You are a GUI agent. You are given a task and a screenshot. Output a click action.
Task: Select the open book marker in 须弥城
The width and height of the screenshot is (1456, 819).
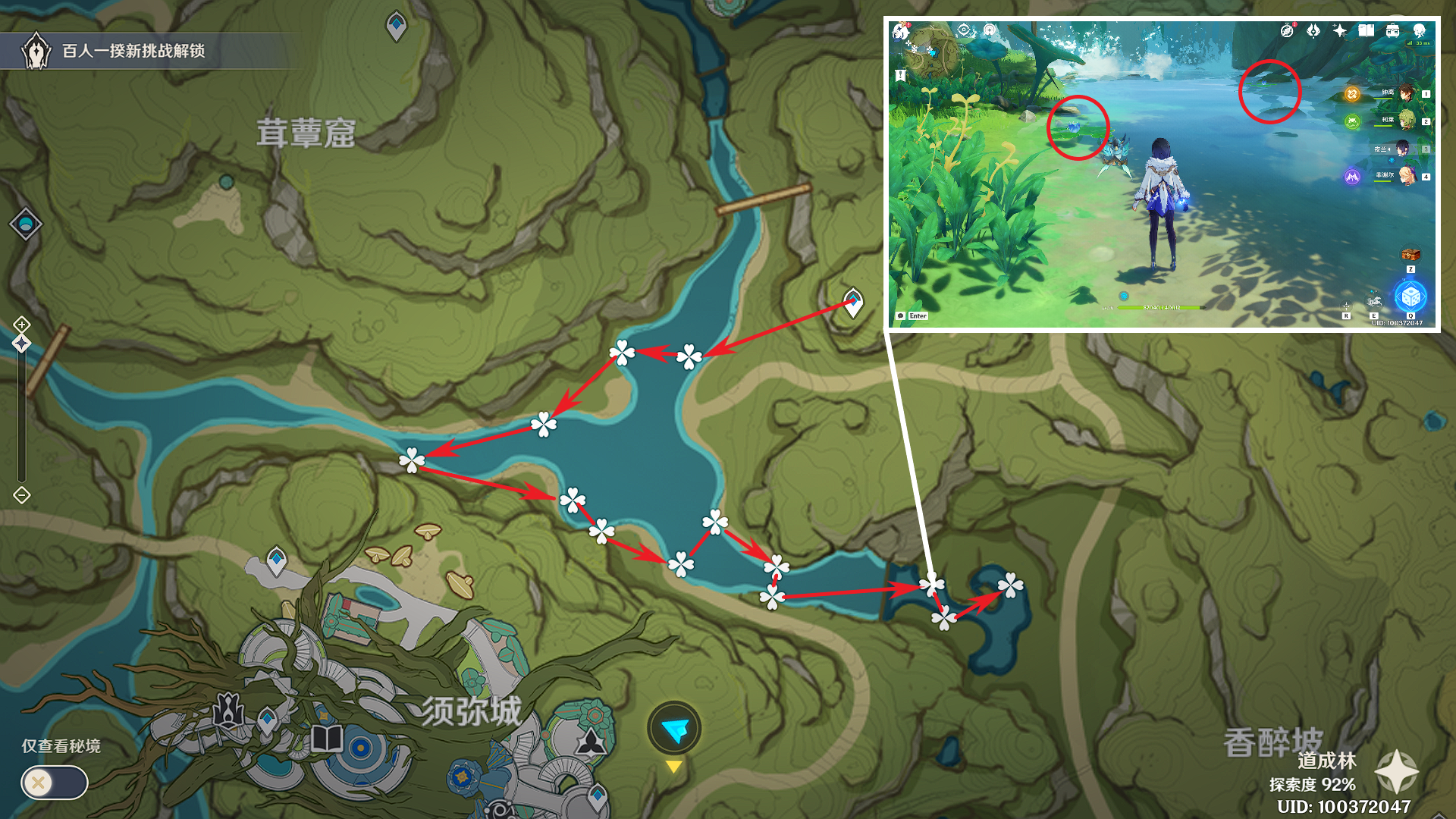point(327,738)
